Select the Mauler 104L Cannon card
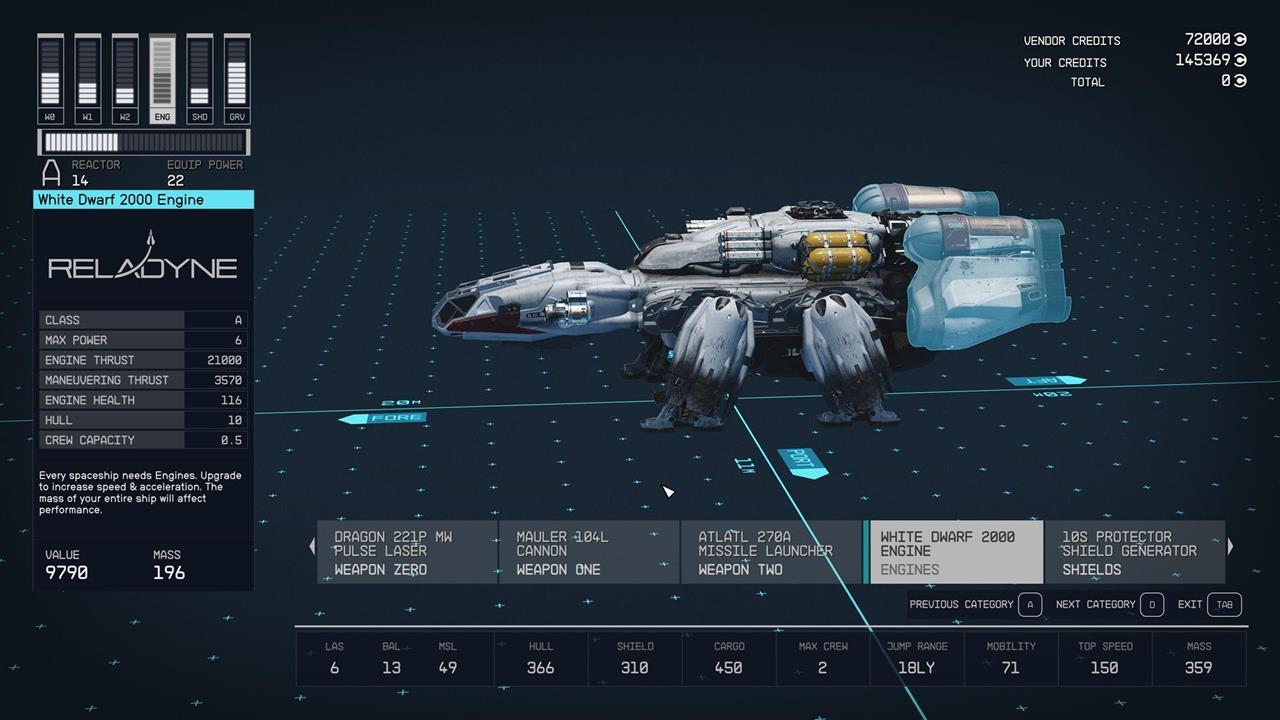The height and width of the screenshot is (720, 1280). 588,552
